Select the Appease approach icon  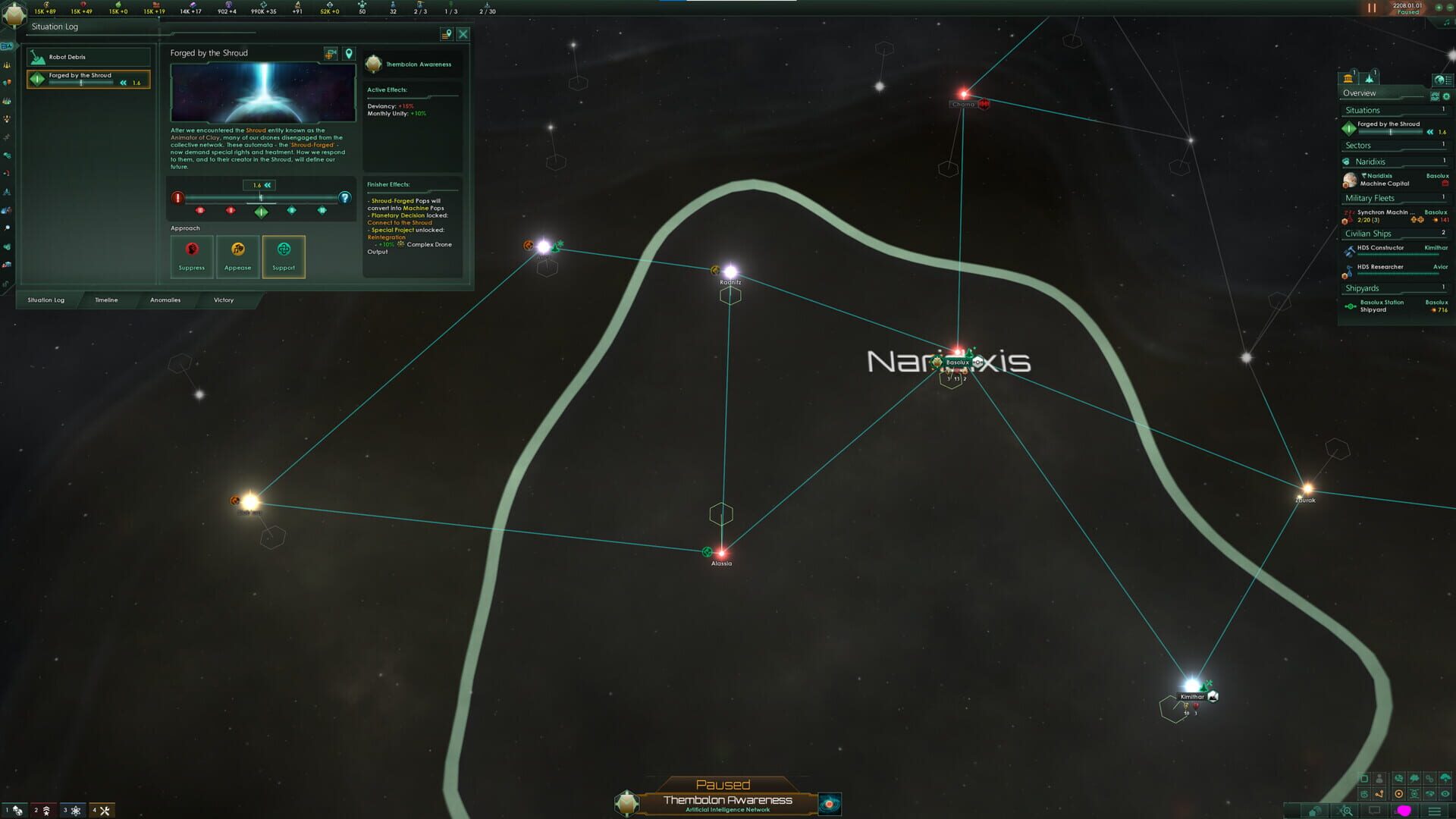tap(237, 250)
